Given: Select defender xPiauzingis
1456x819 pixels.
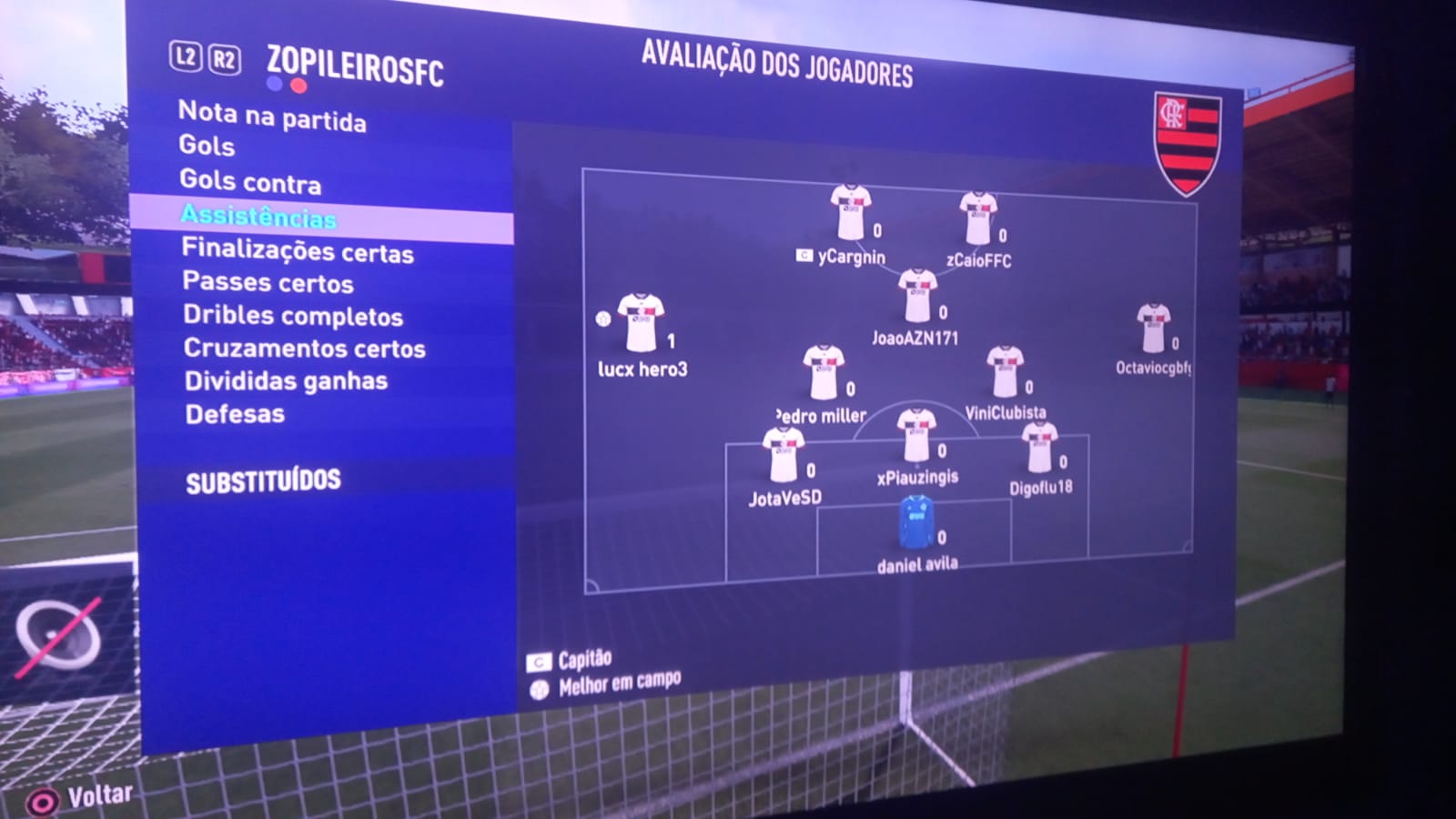Looking at the screenshot, I should (916, 436).
